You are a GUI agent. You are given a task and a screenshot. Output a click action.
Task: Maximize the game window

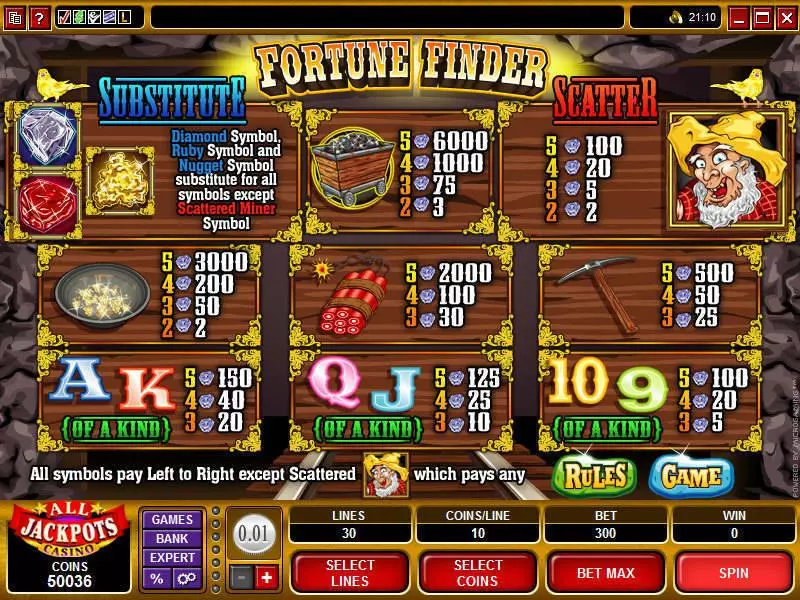[762, 17]
